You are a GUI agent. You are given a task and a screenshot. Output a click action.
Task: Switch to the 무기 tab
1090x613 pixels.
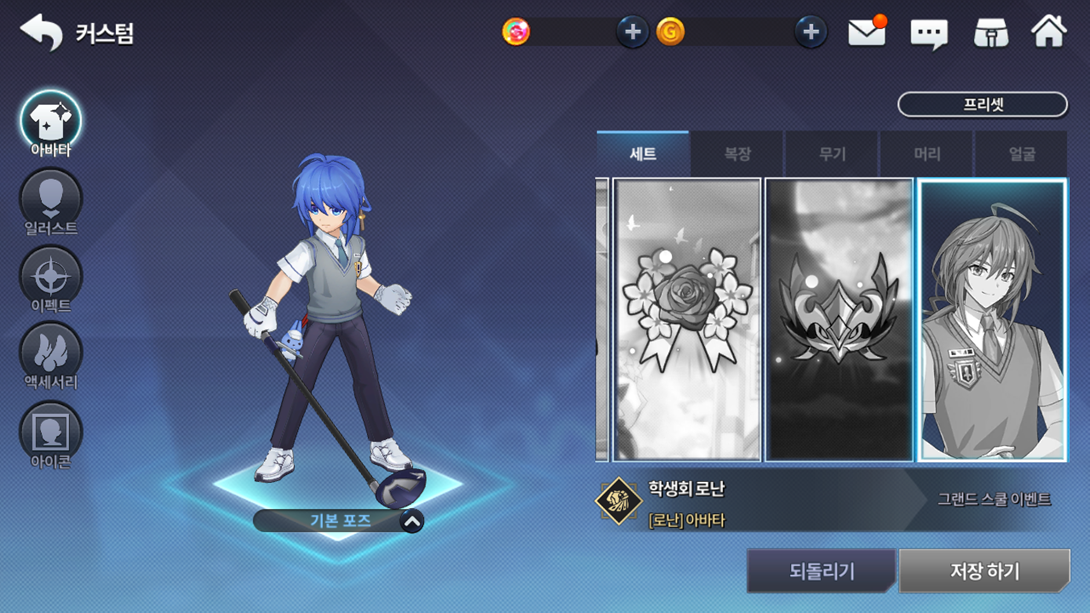pyautogui.click(x=832, y=154)
